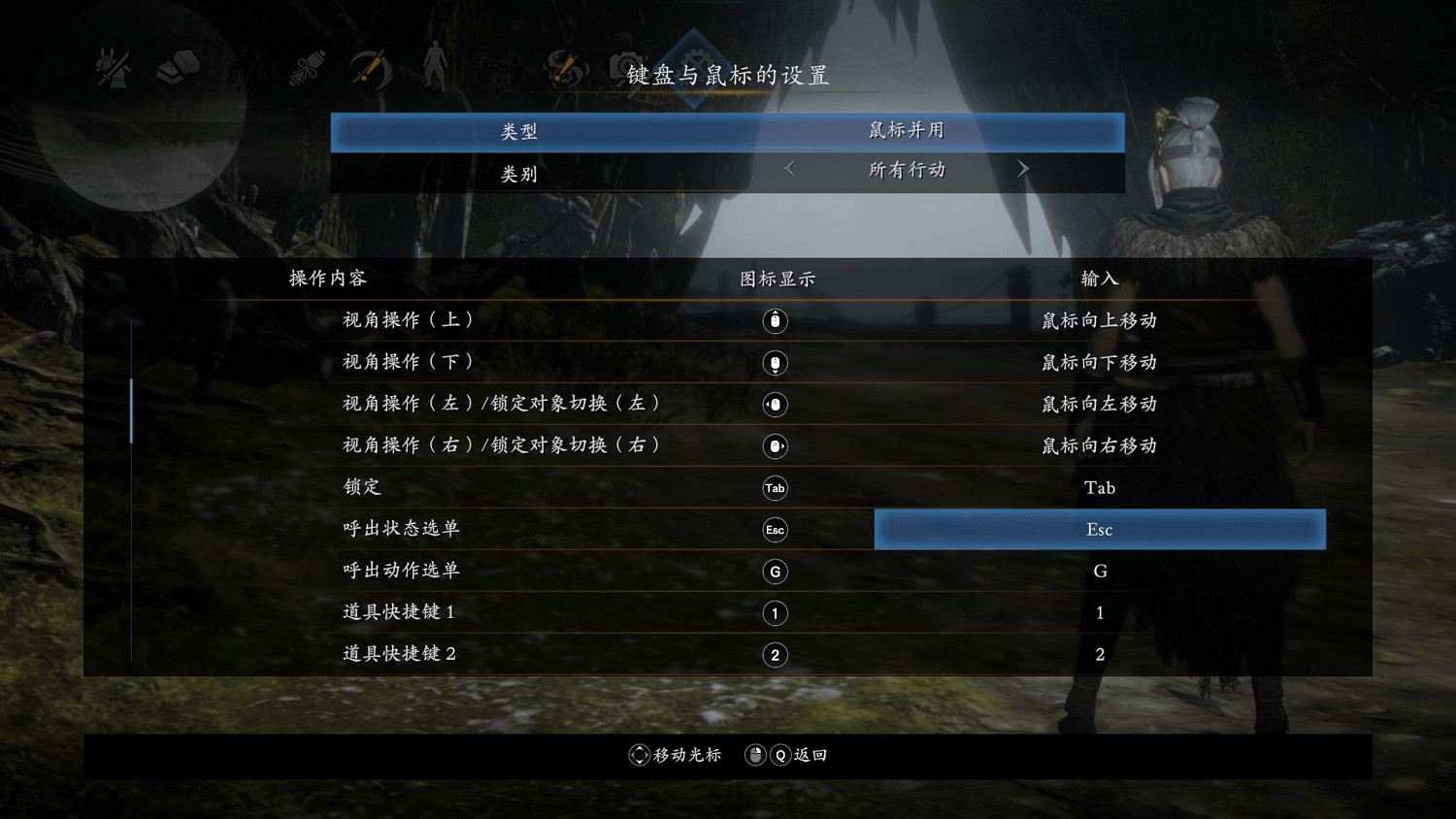Select the Tab key icon in 锁定 row
The width and height of the screenshot is (1456, 819).
coord(775,488)
